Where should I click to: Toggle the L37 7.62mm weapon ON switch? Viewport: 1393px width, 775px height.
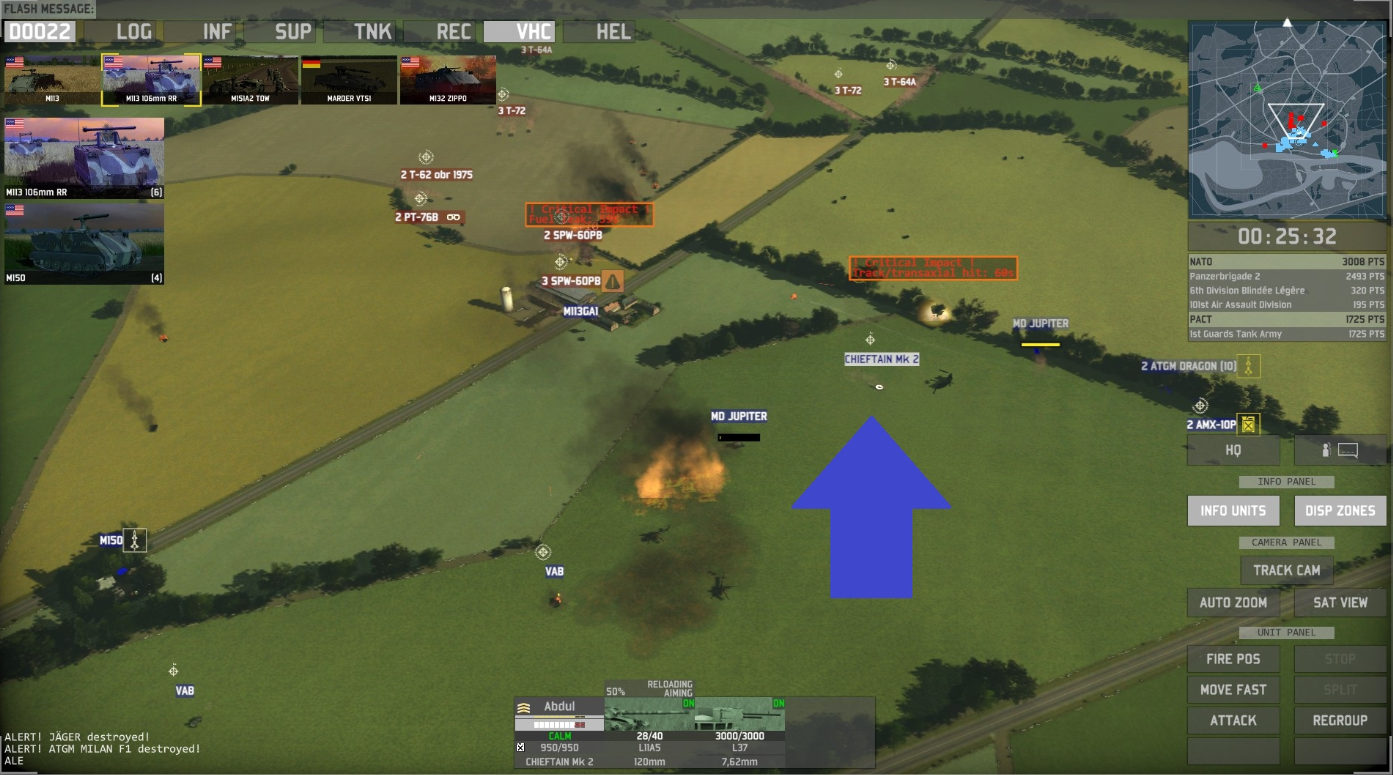point(778,703)
